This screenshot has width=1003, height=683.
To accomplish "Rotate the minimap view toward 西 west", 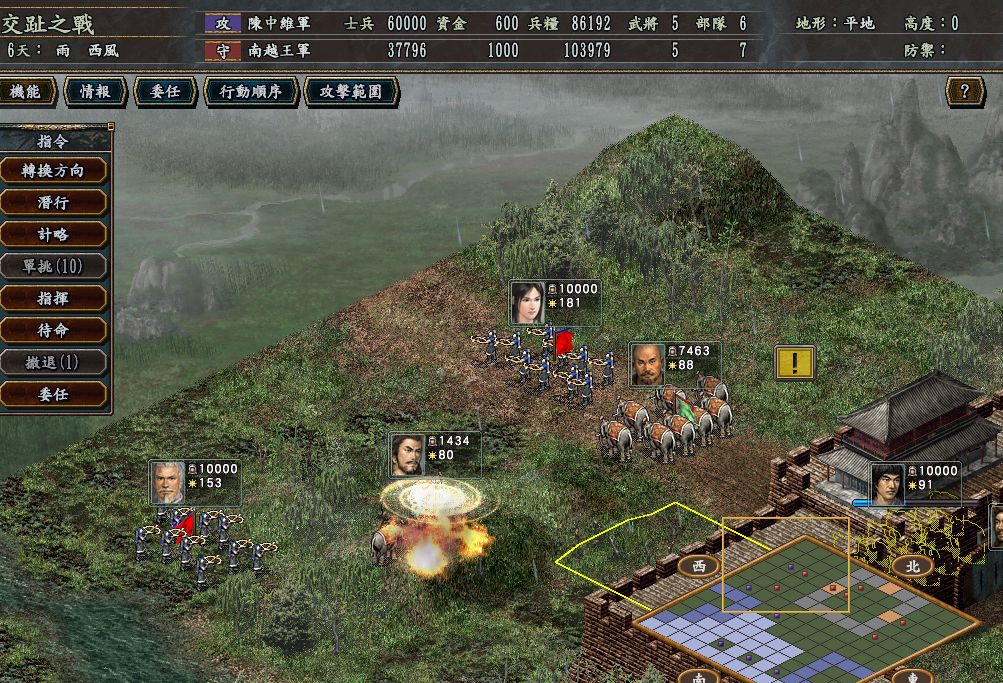I will tap(700, 566).
